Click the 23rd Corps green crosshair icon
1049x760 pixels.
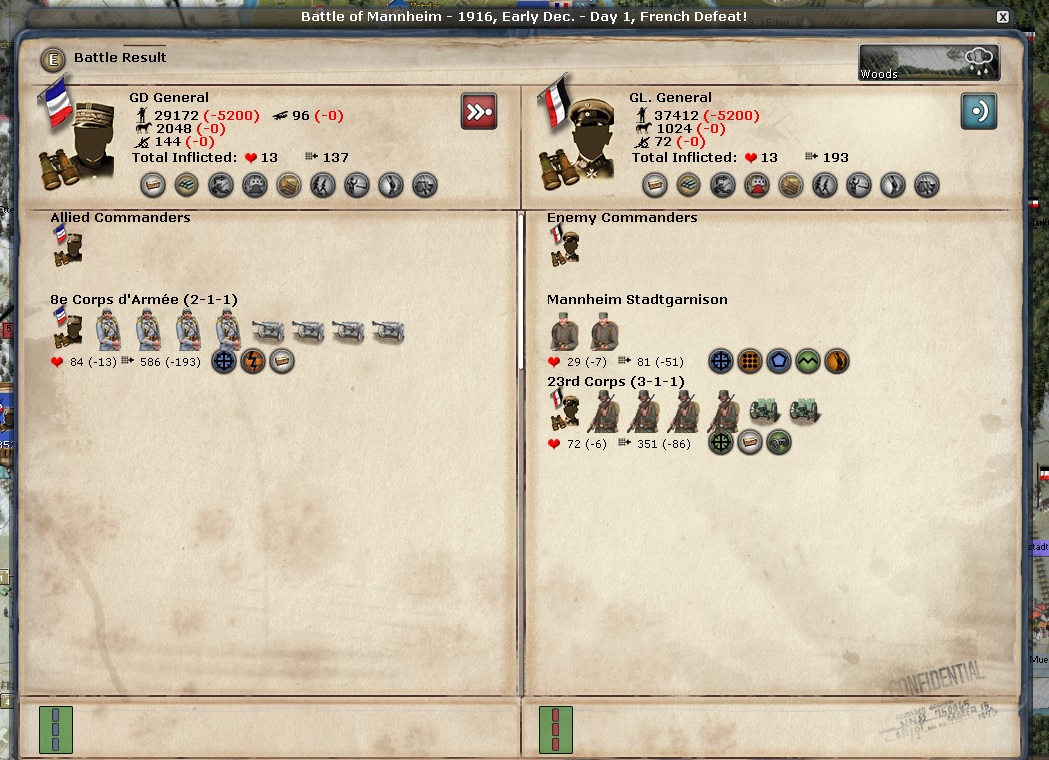720,442
